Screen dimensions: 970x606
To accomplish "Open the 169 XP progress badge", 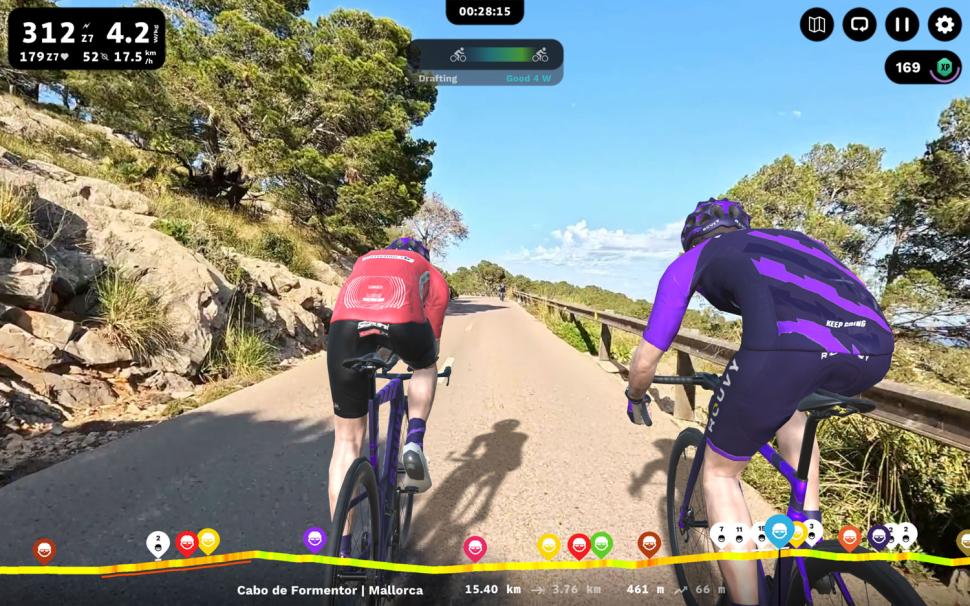I will coord(922,68).
